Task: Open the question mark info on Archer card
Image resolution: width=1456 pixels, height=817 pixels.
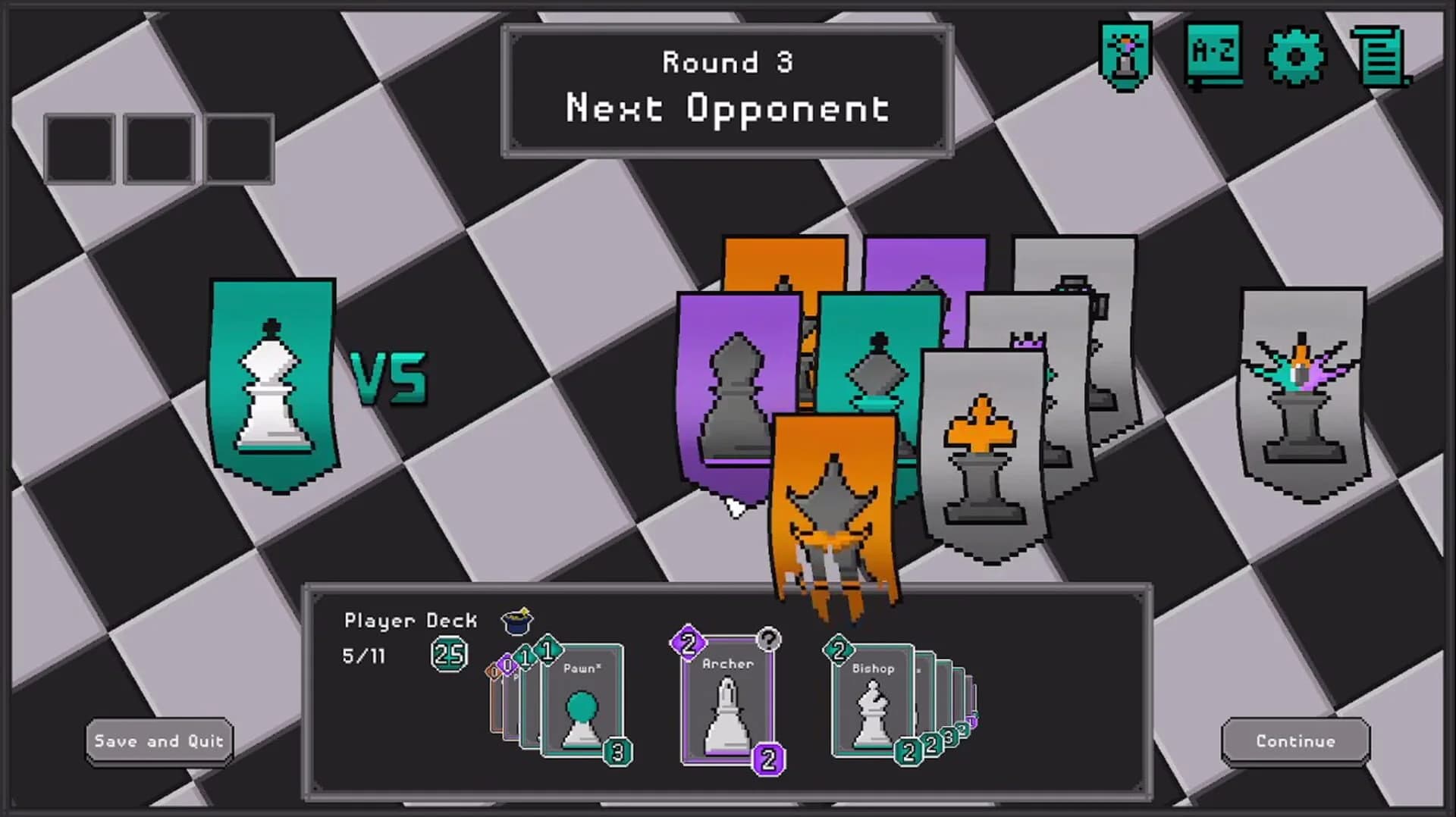Action: [x=768, y=639]
